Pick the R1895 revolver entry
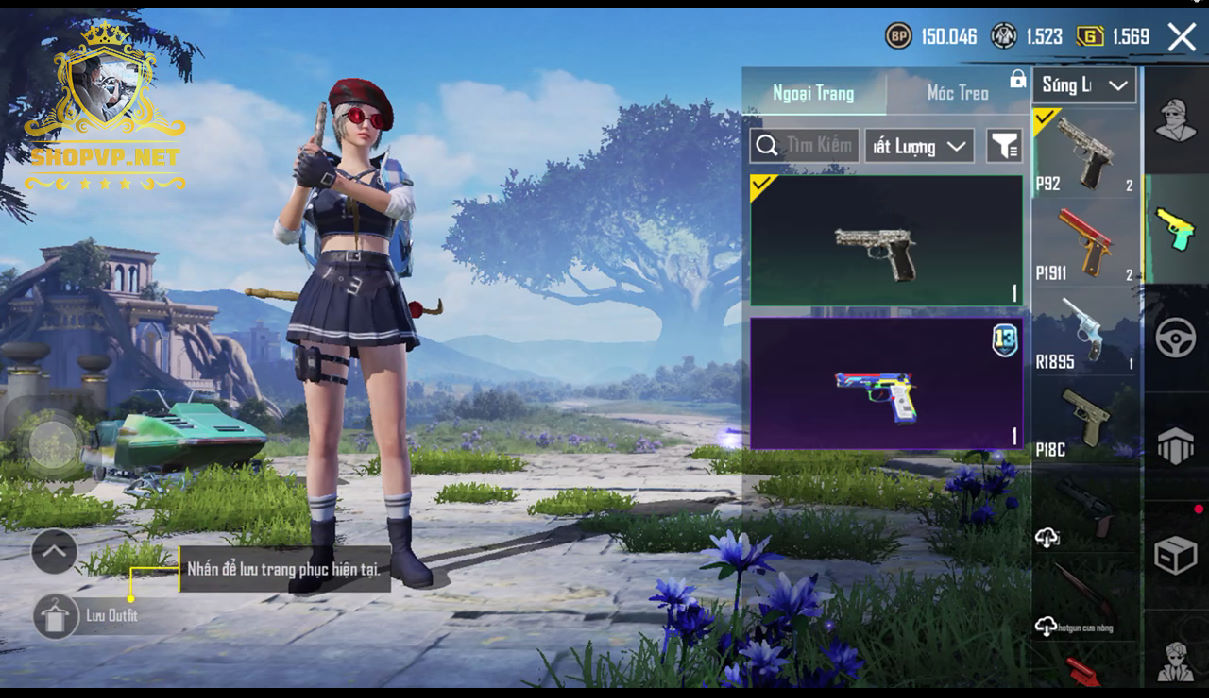1209x698 pixels. click(x=1085, y=332)
